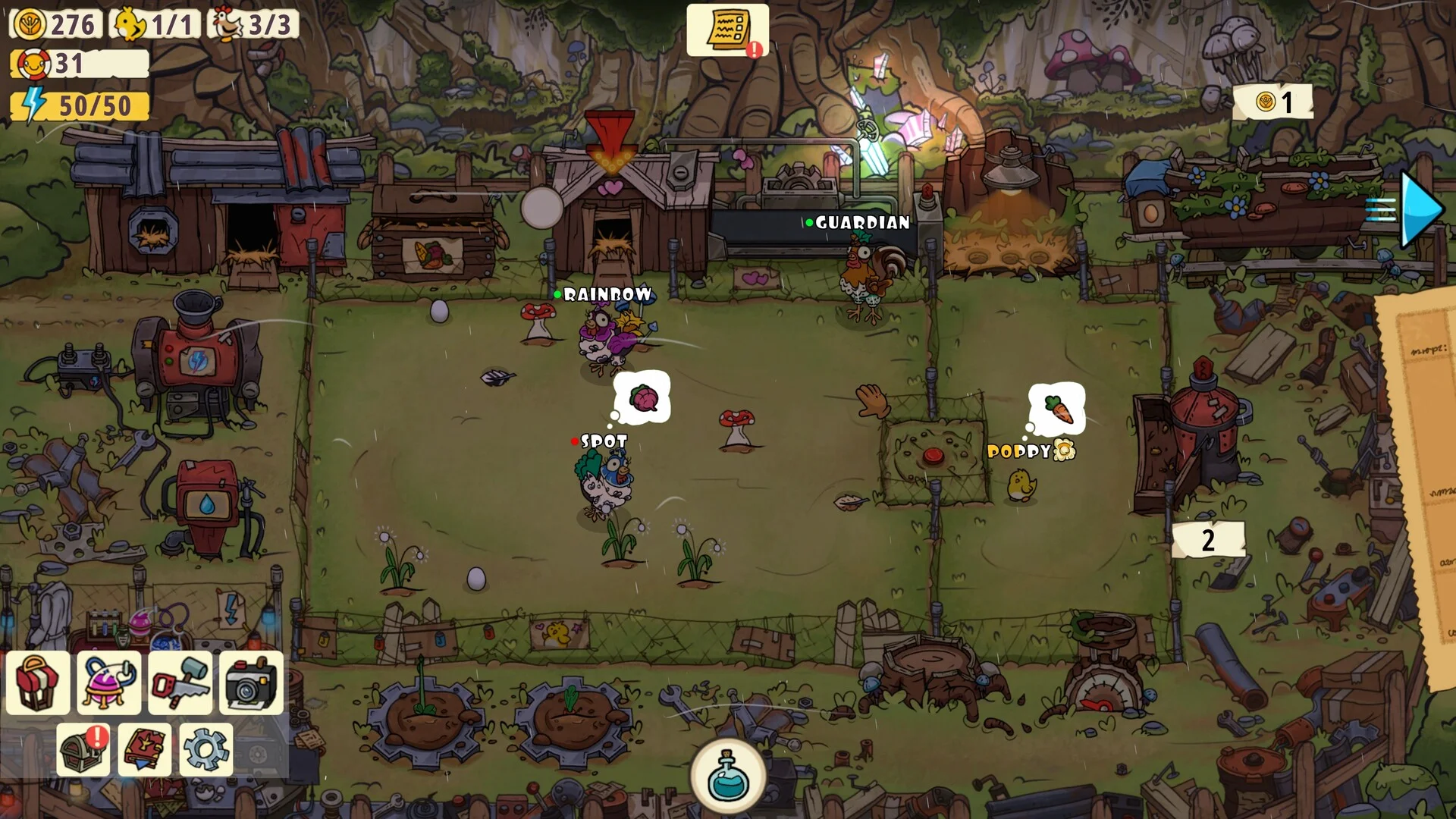Open the saw and hammer build menu

click(180, 682)
